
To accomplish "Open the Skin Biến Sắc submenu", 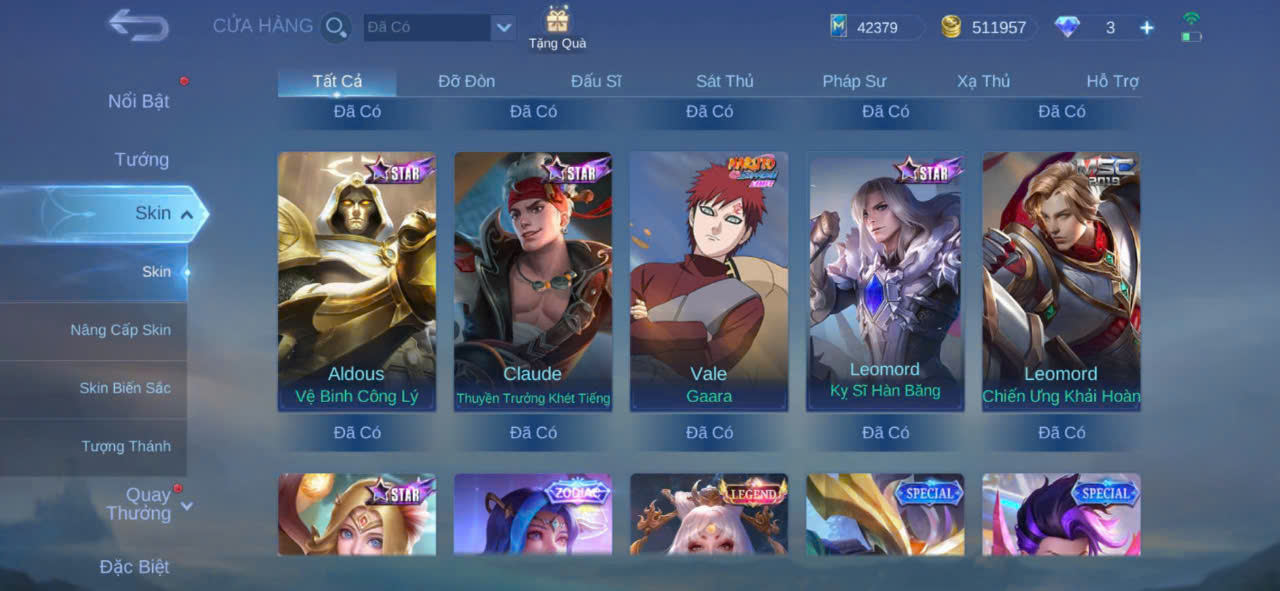I will [x=125, y=388].
